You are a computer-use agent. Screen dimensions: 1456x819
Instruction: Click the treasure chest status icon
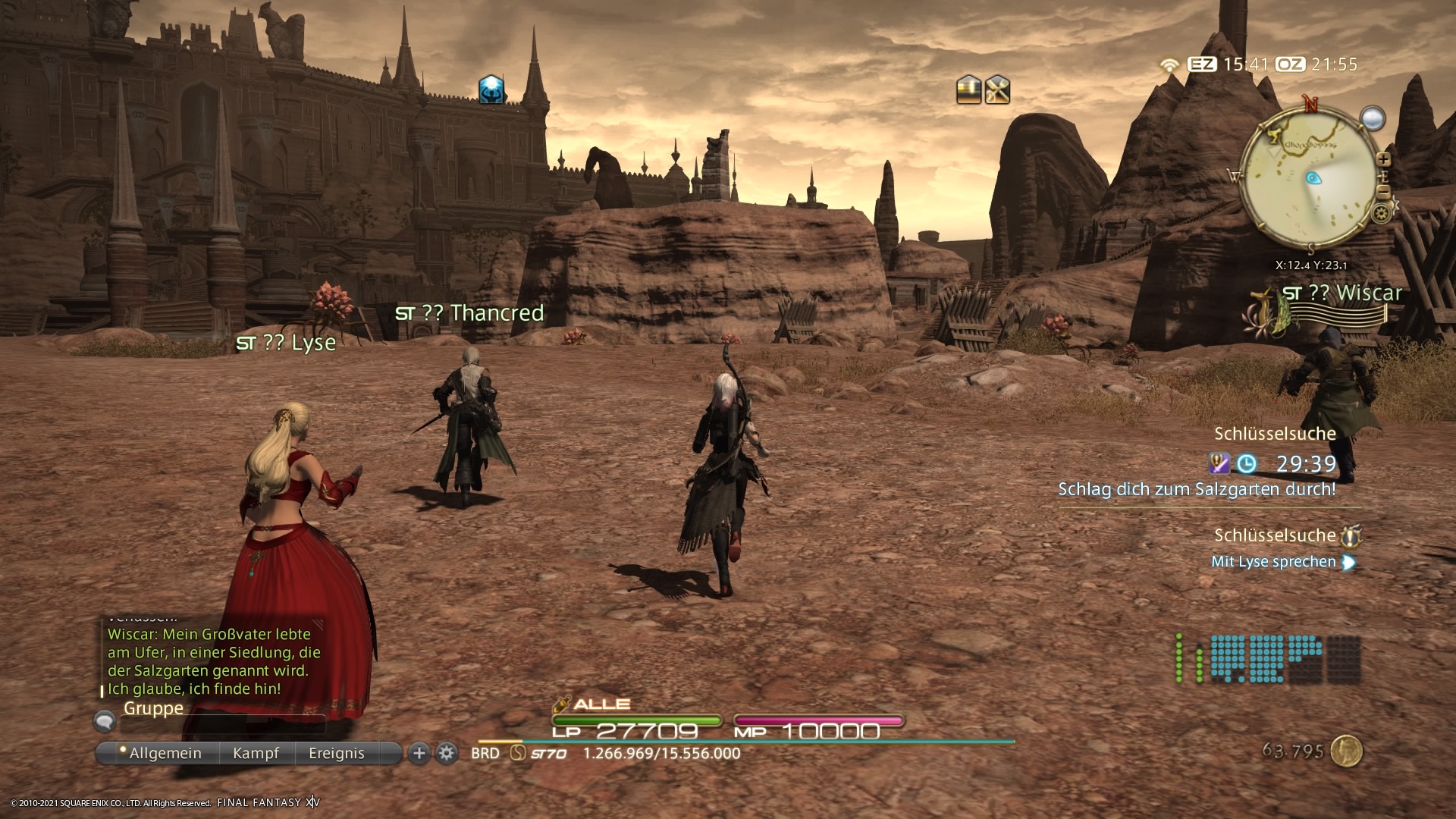coord(968,90)
